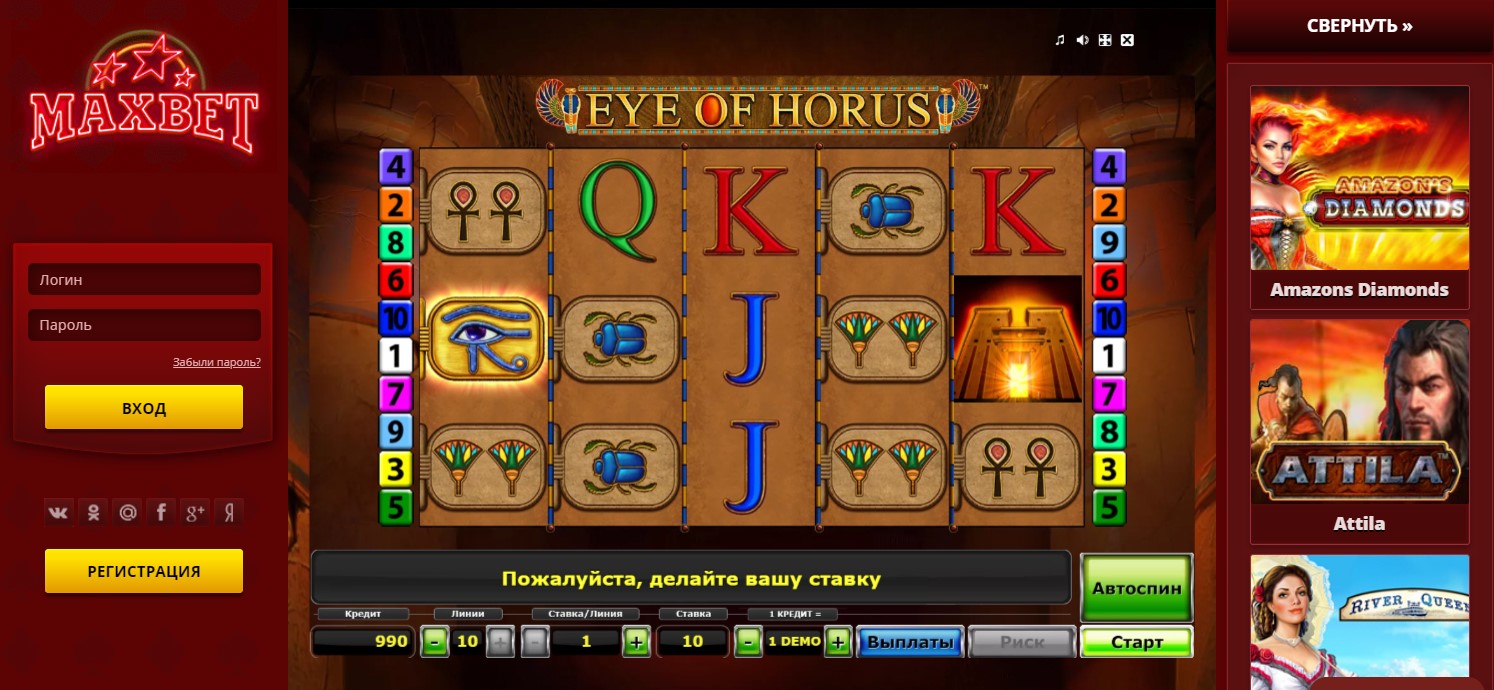This screenshot has height=690, width=1494.
Task: Focus the Пароль password field
Action: click(x=144, y=325)
